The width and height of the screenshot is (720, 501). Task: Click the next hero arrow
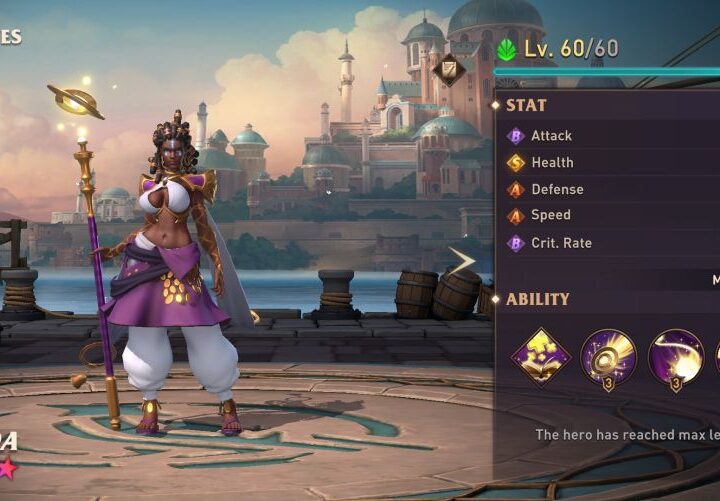(461, 261)
